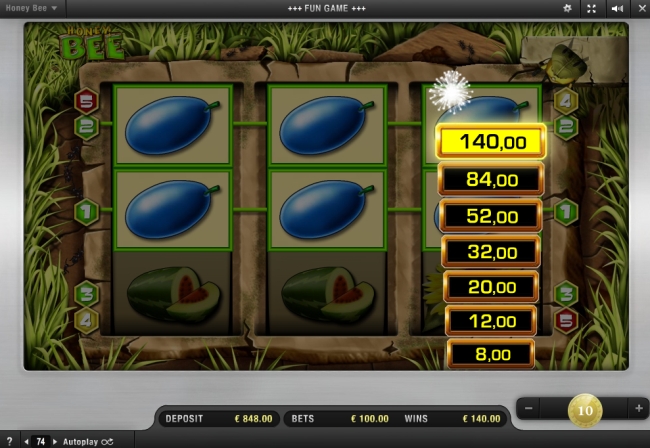Select the 140,00 gamble ladder step
This screenshot has height=448, width=650.
click(x=491, y=142)
